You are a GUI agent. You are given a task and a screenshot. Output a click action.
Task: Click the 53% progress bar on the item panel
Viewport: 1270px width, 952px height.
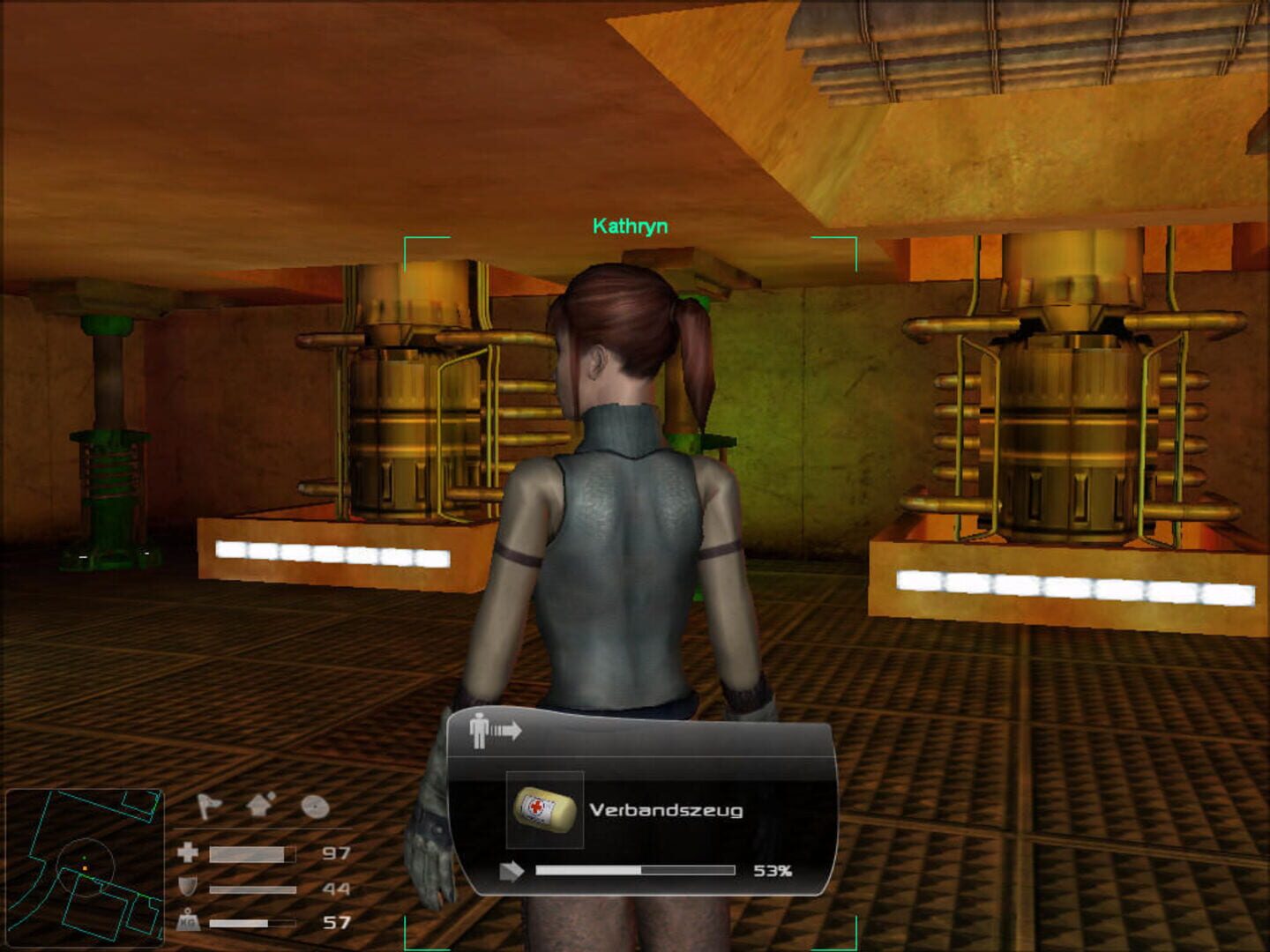tap(635, 872)
